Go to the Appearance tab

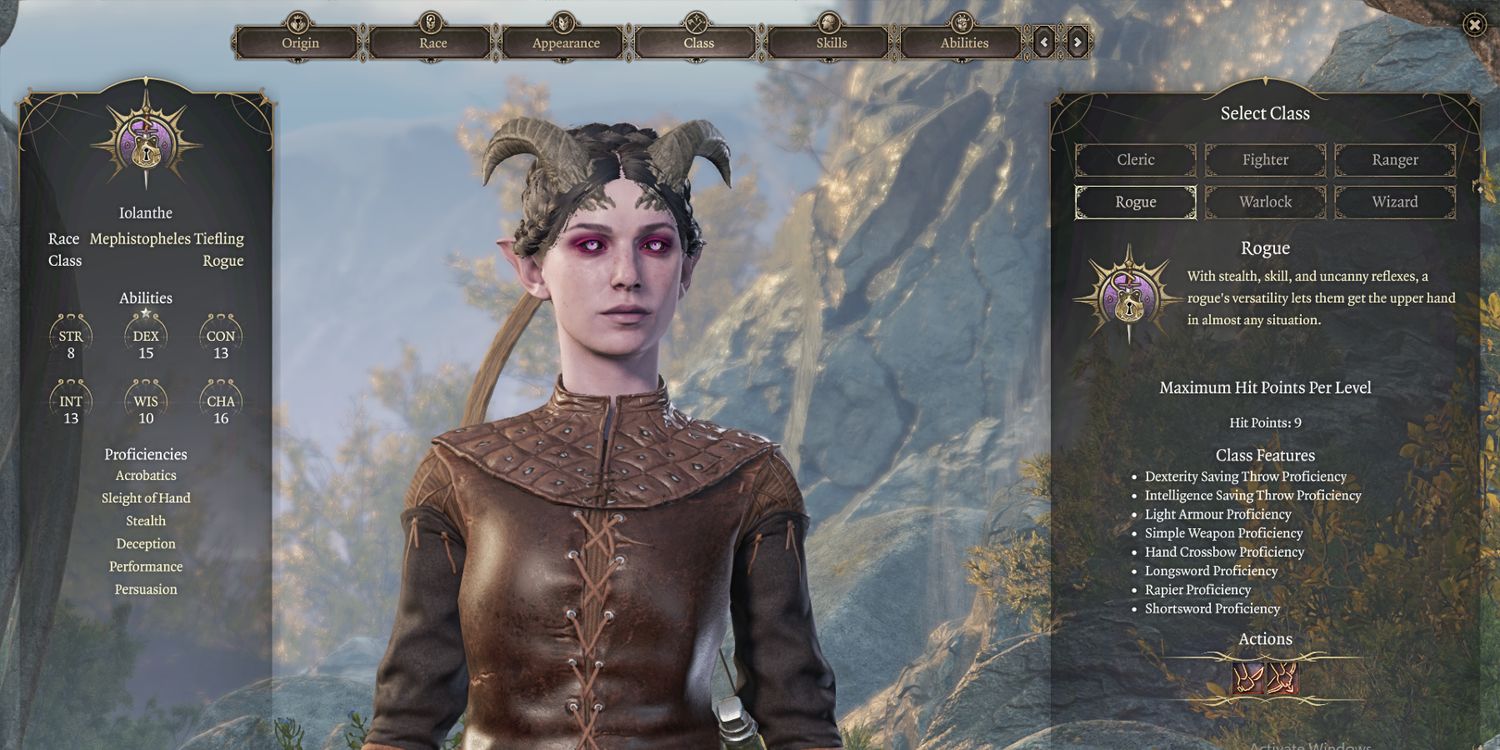[565, 43]
